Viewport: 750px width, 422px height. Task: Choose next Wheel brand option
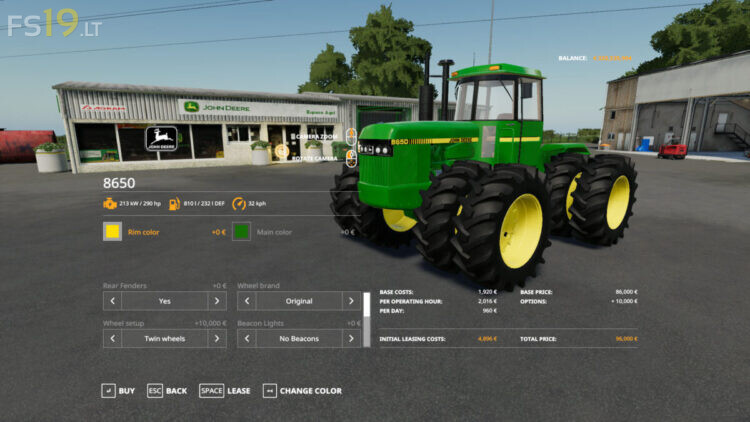[351, 301]
